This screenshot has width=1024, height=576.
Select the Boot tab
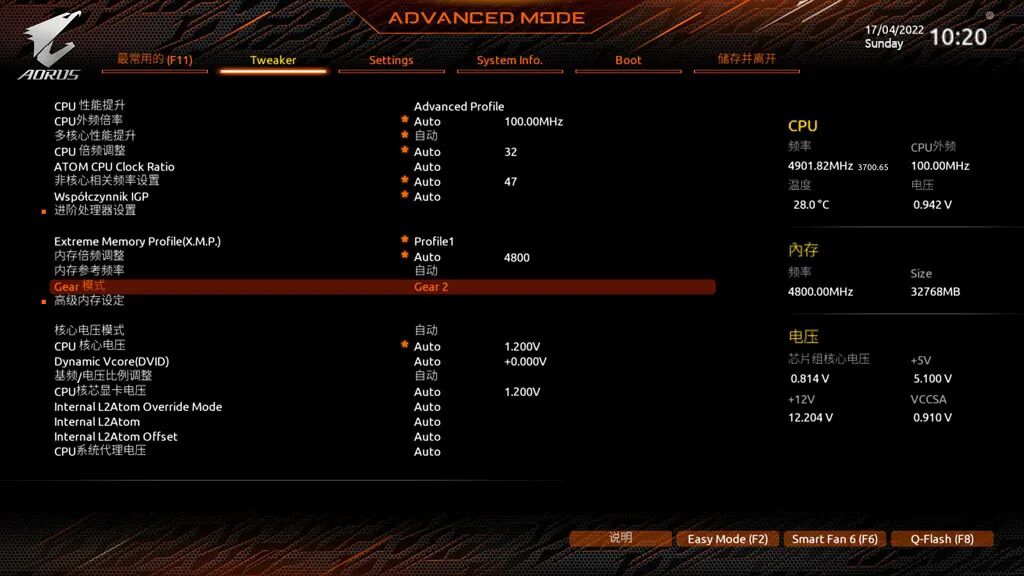[x=628, y=60]
